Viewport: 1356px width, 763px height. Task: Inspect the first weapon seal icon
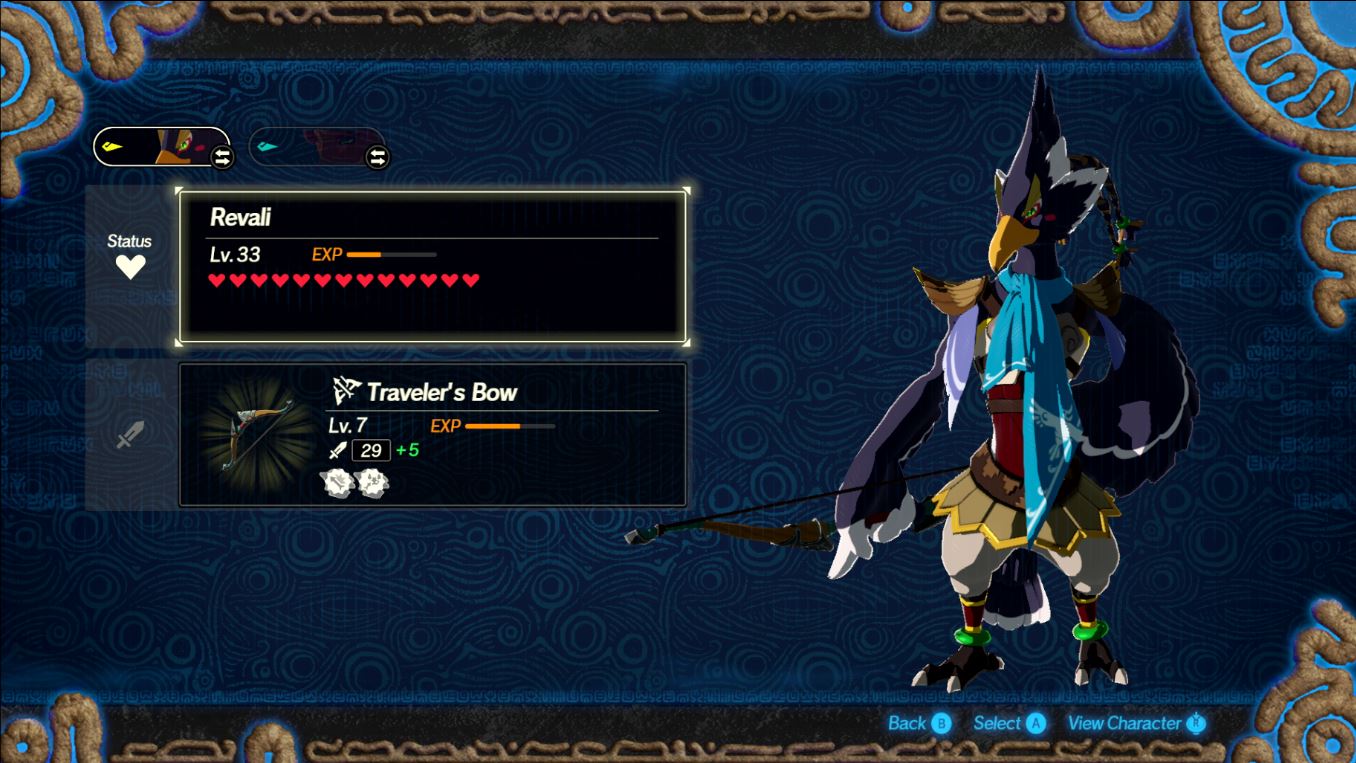coord(338,483)
